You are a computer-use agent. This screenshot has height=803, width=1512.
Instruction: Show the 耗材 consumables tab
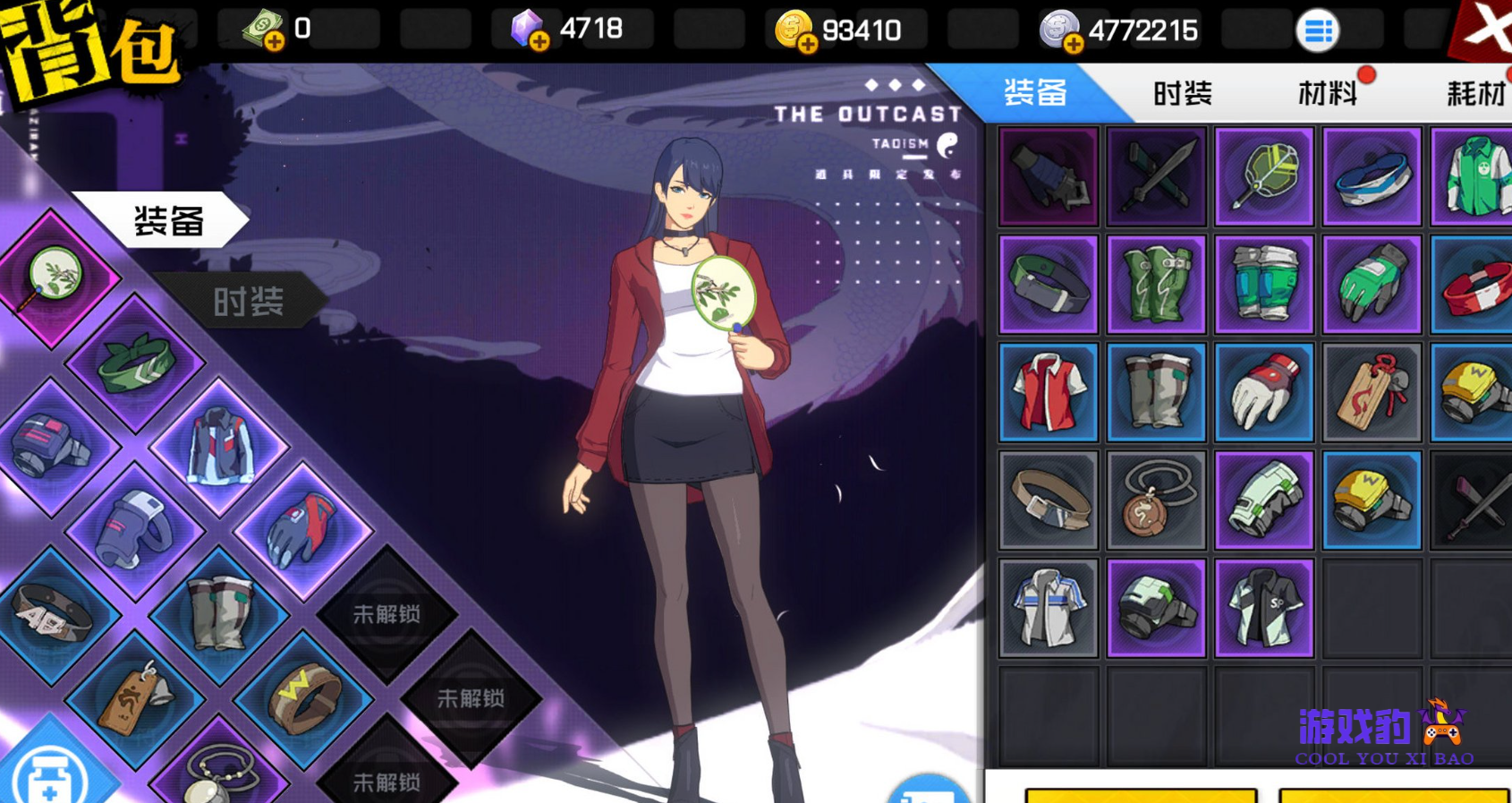[x=1475, y=93]
